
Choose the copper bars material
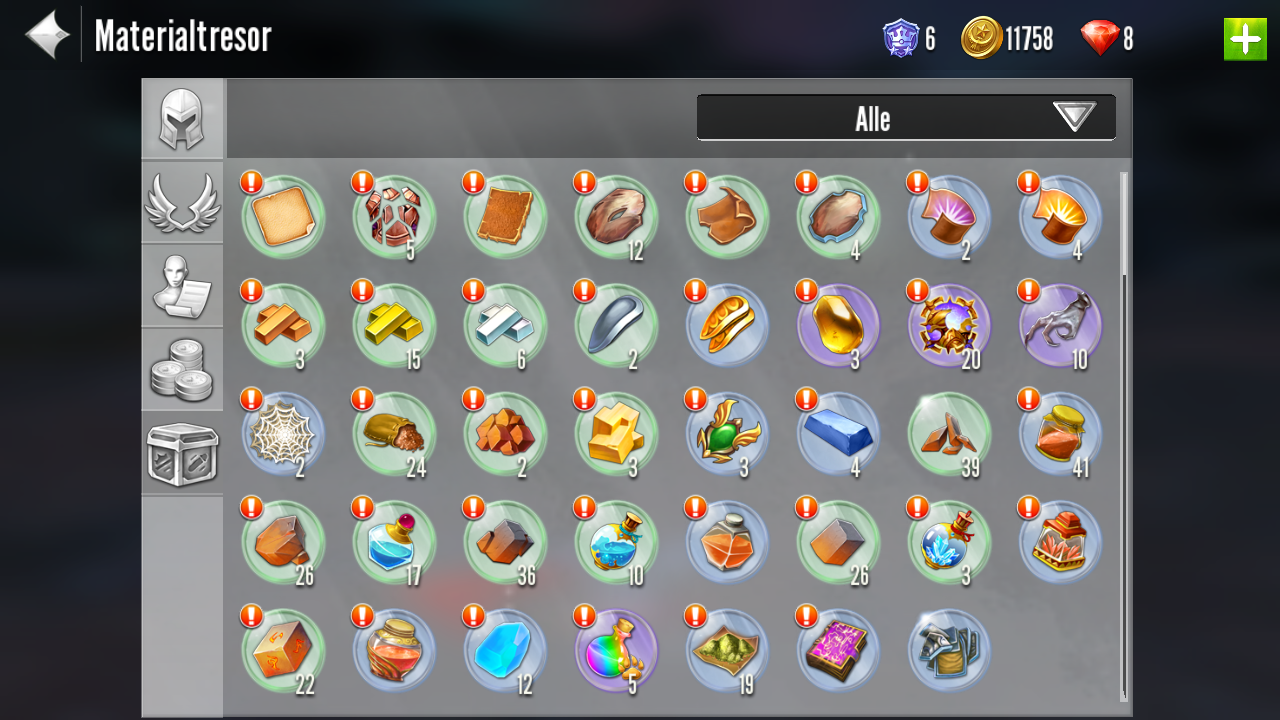point(283,325)
